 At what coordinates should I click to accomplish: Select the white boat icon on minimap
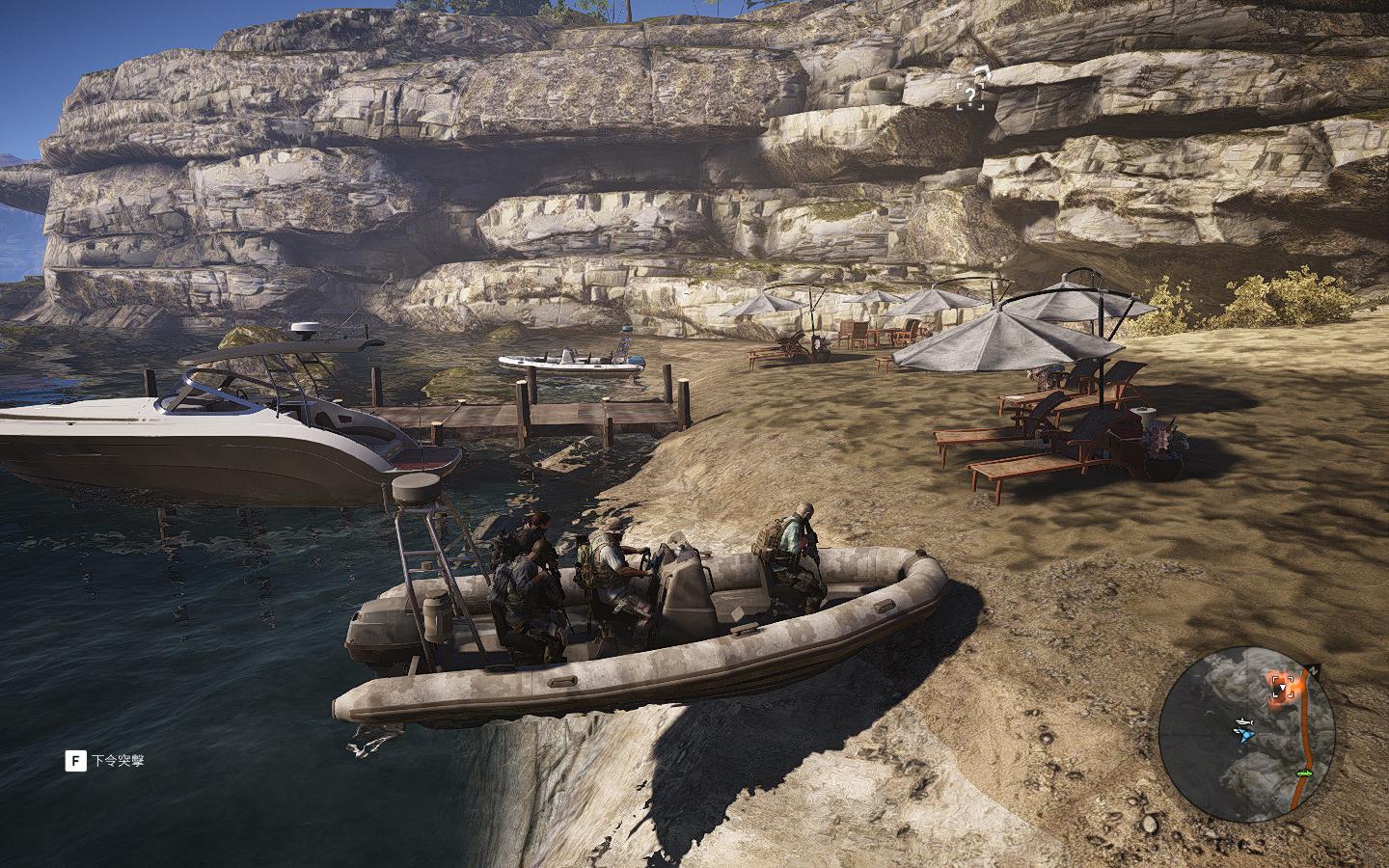click(x=1245, y=721)
